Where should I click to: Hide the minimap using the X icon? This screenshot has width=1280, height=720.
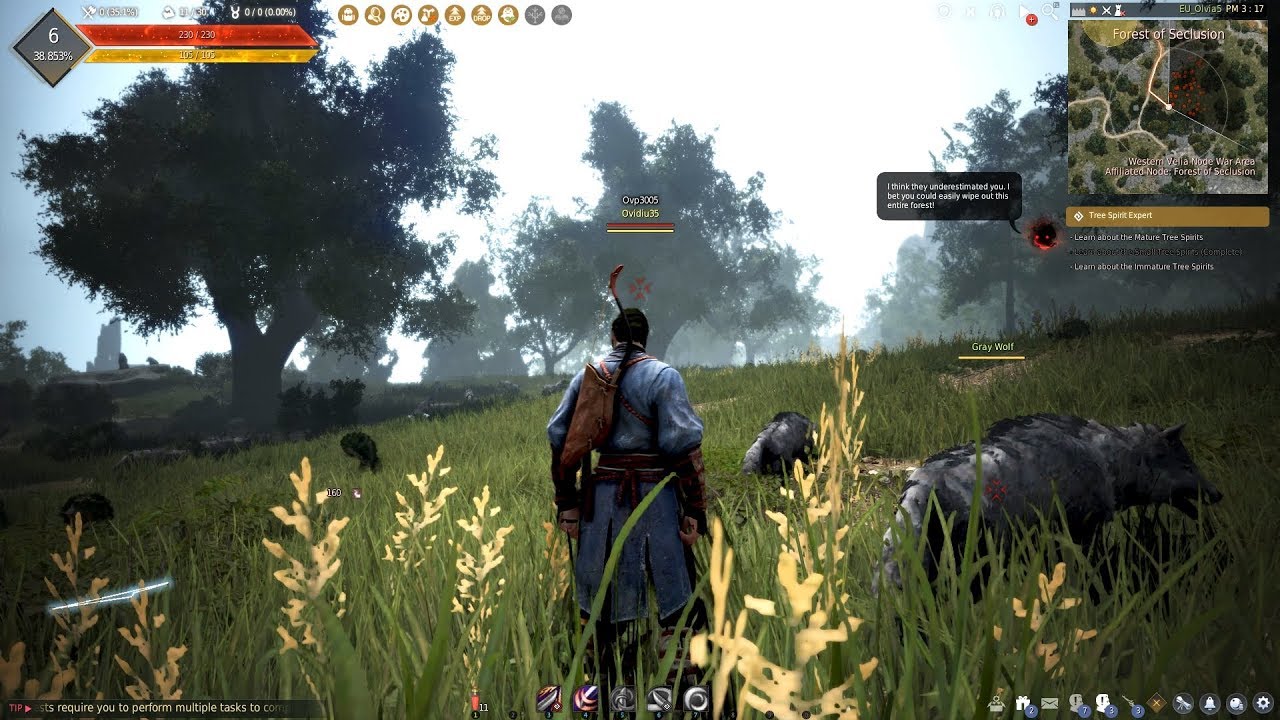(1106, 11)
